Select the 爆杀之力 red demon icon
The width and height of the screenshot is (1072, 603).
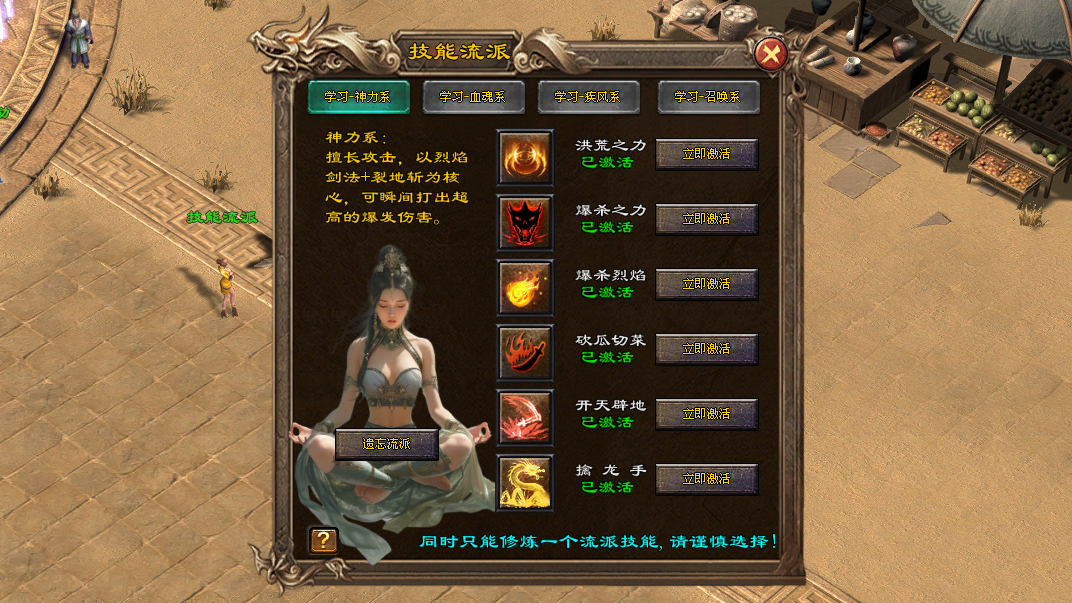[x=524, y=222]
